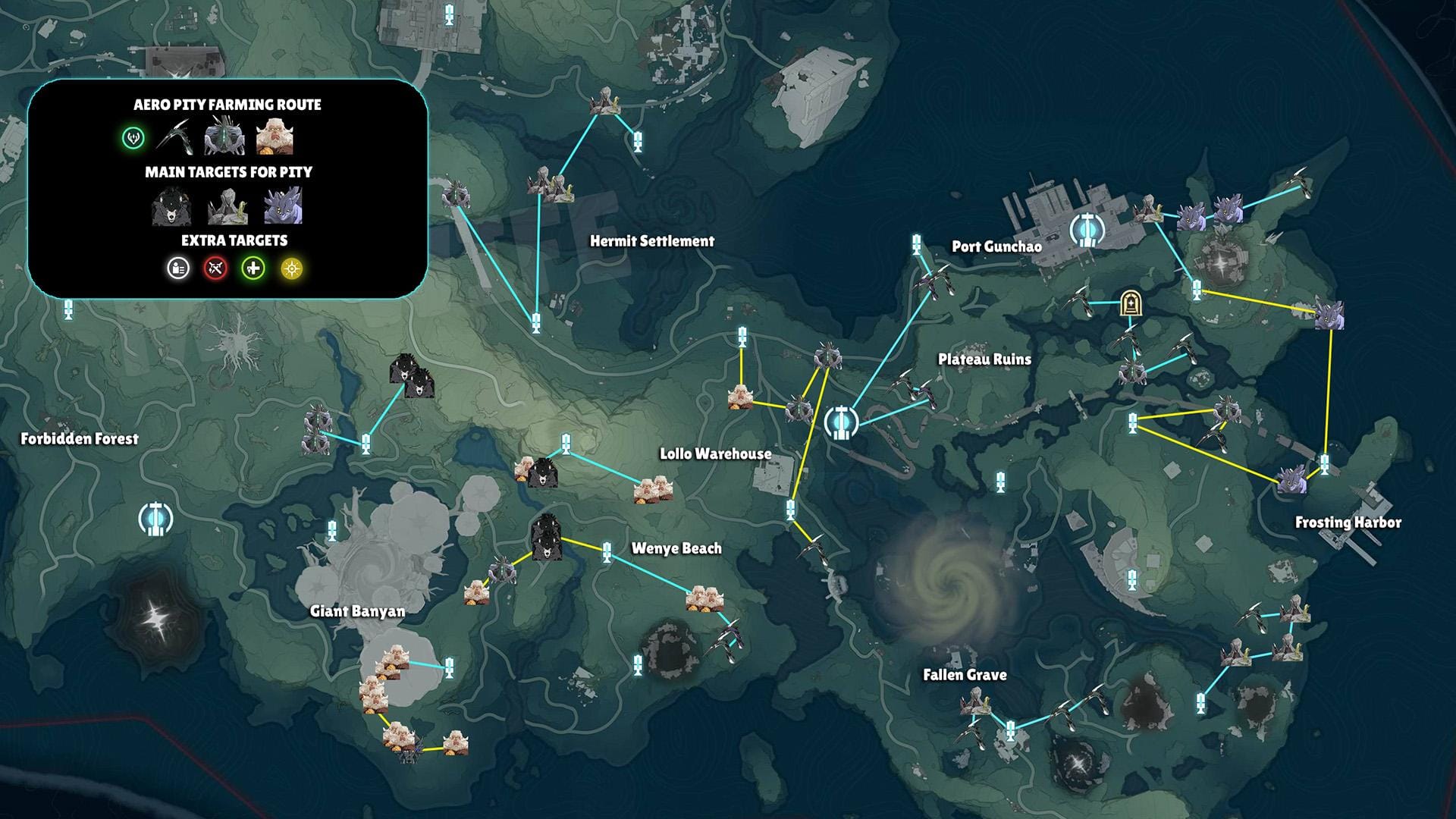
Task: Click the Giant Banyan location label
Action: click(x=357, y=611)
